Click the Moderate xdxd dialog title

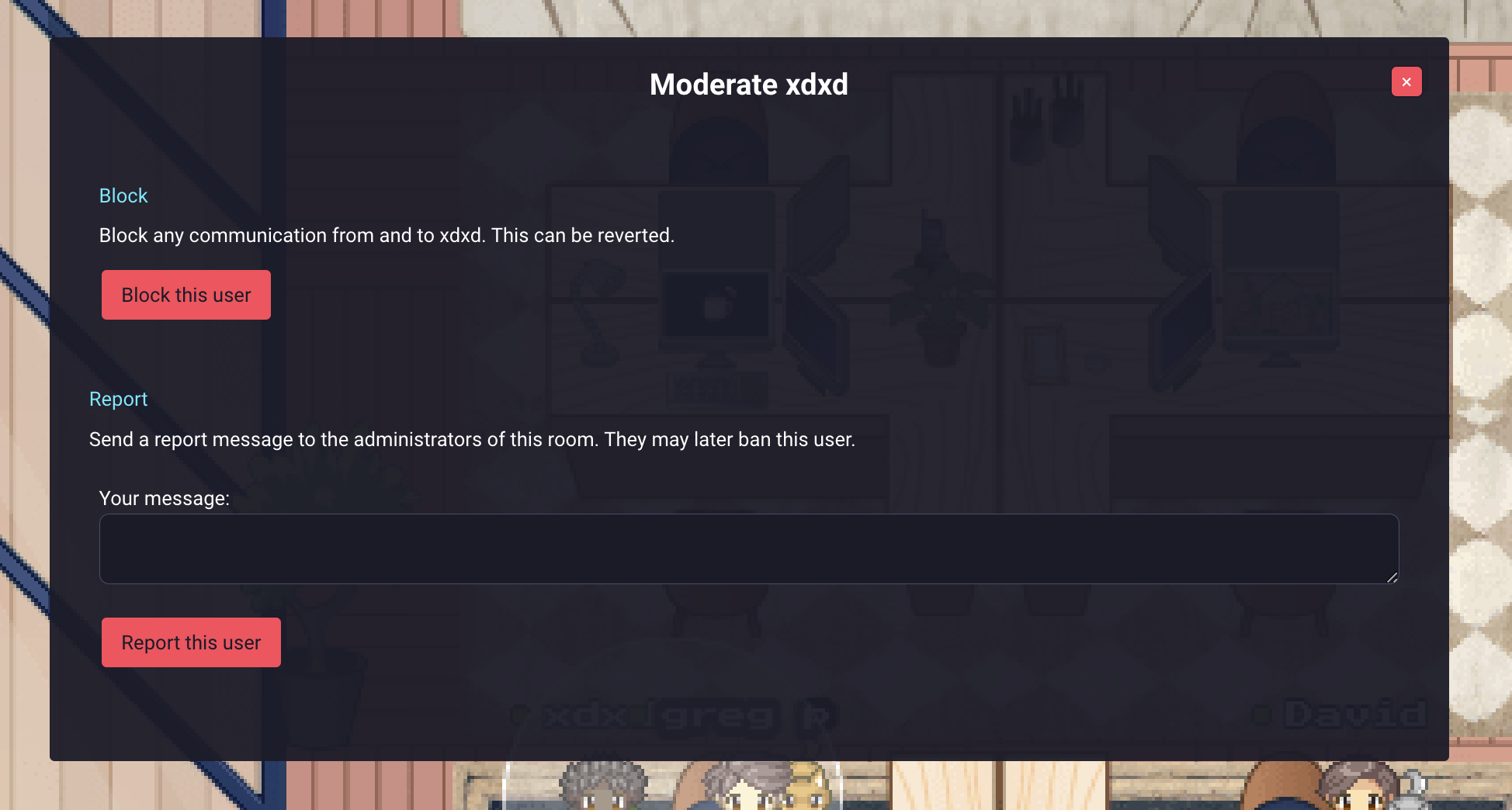point(748,84)
